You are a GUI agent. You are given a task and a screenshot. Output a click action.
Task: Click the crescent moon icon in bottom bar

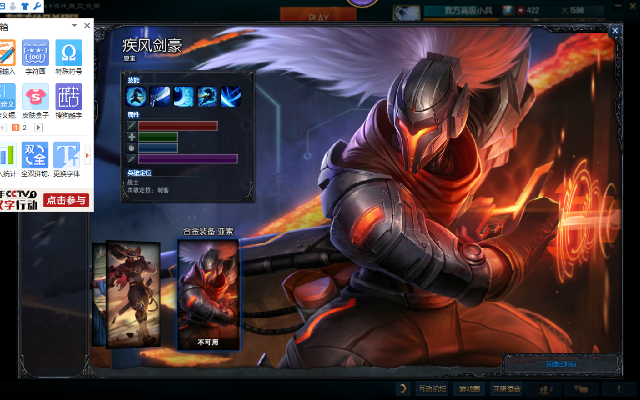click(402, 388)
